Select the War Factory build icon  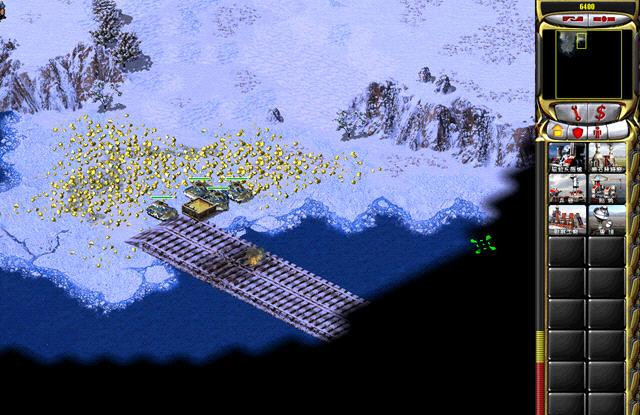tap(567, 219)
